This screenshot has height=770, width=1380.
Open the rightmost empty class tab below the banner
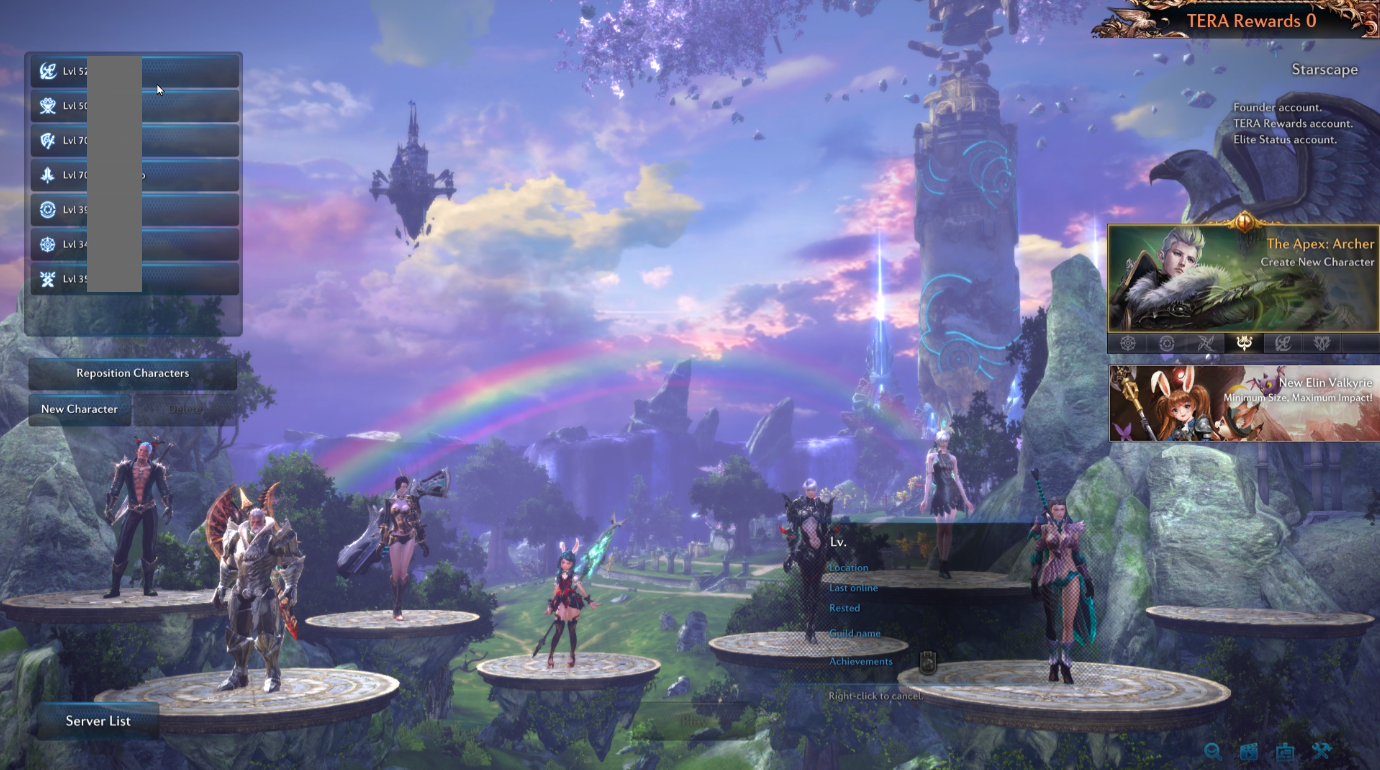1362,343
